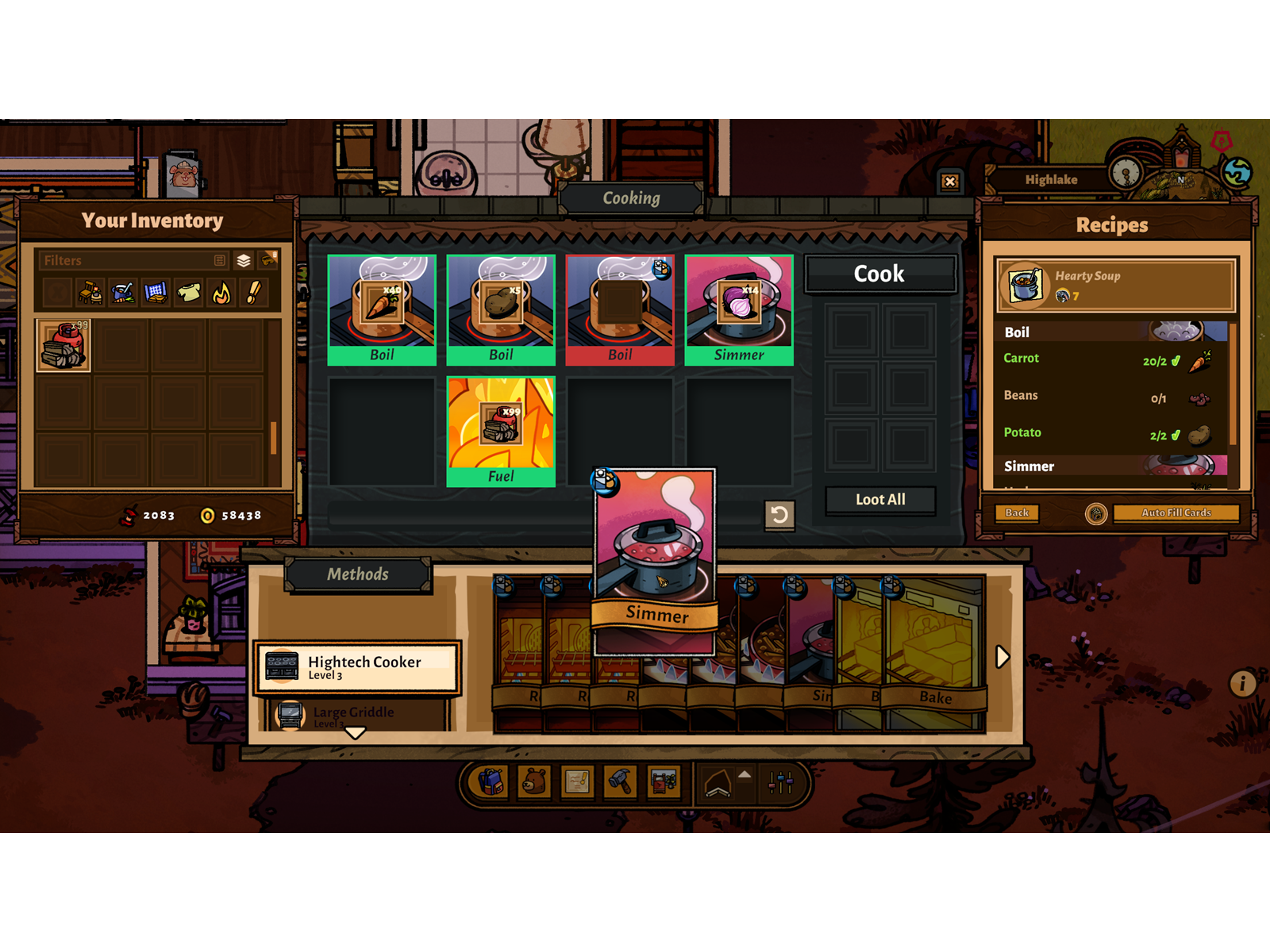The width and height of the screenshot is (1270, 952).
Task: Select the clothing shirt filter icon
Action: pyautogui.click(x=189, y=293)
